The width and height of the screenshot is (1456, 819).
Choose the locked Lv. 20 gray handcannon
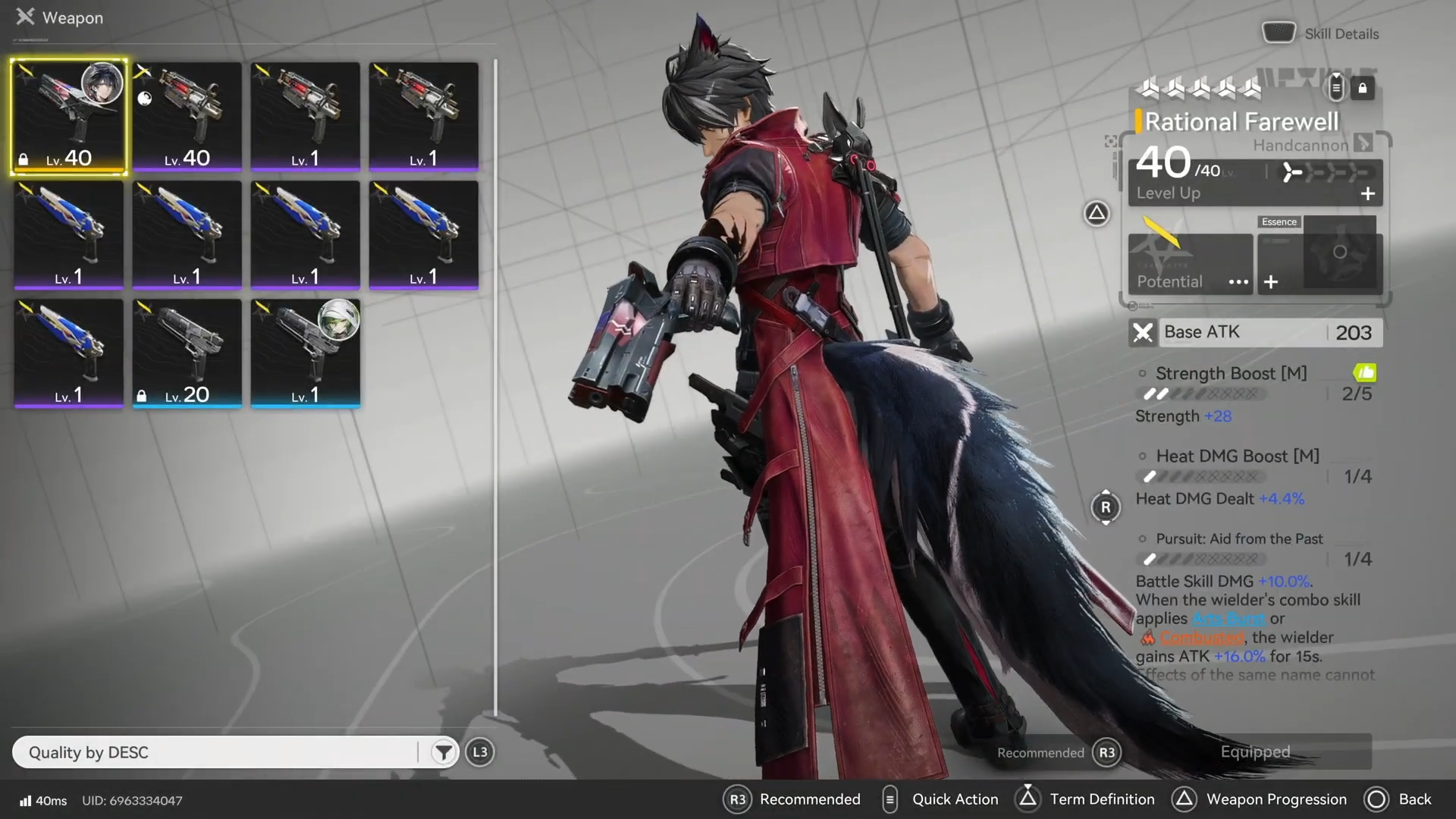point(187,353)
